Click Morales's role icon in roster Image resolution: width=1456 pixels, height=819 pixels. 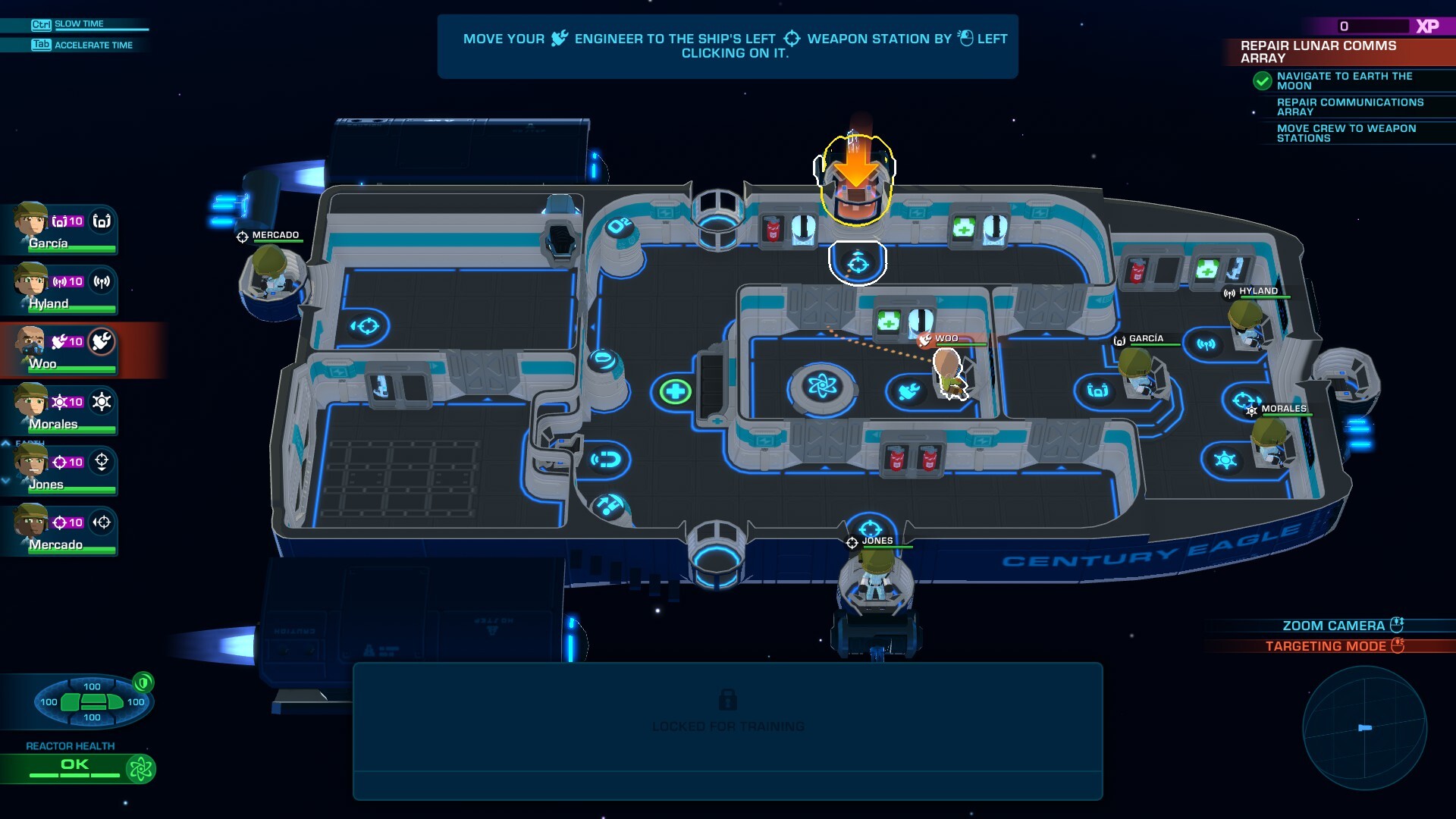click(x=102, y=402)
